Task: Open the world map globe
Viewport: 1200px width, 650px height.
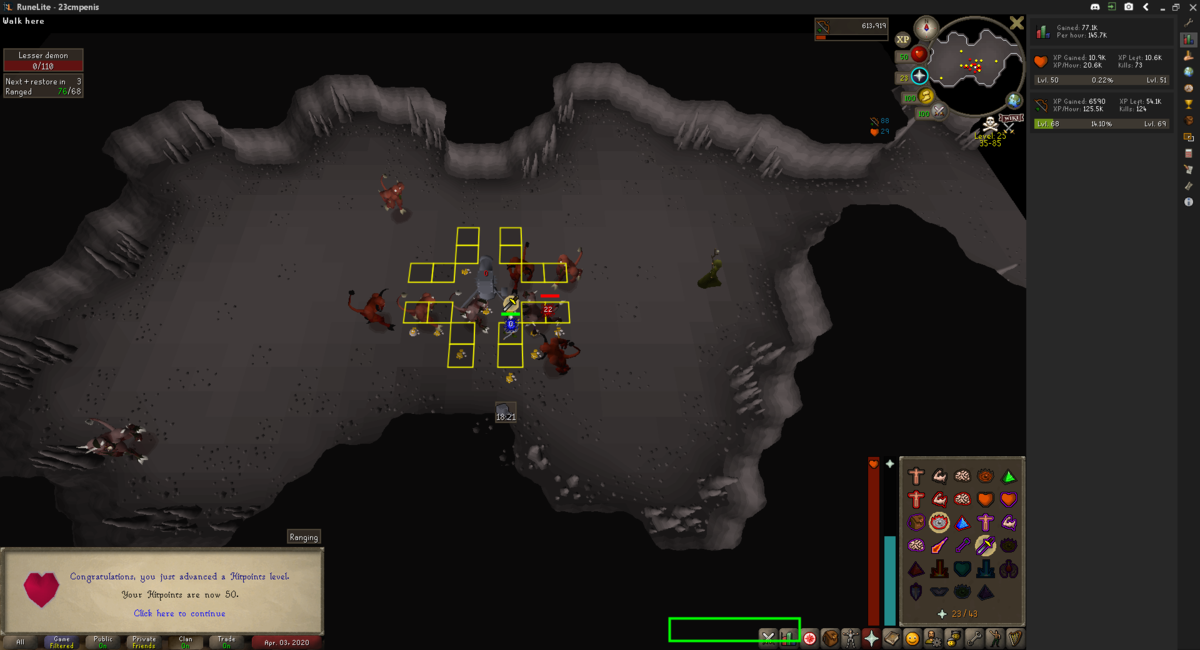Action: coord(1014,100)
